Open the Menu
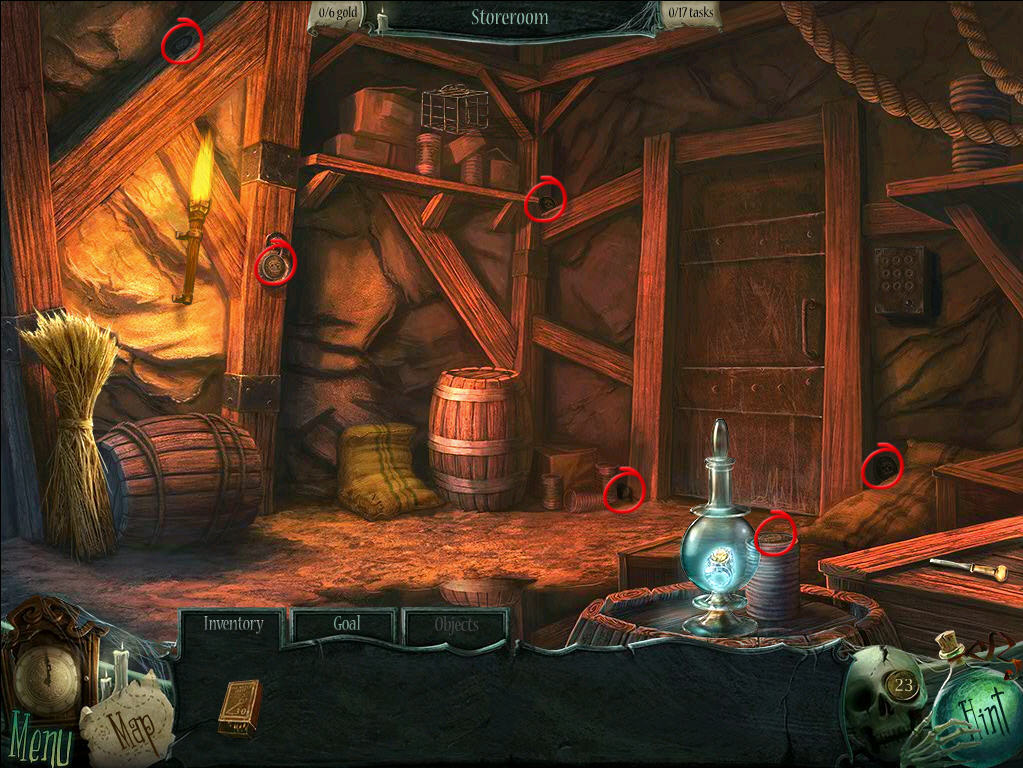Viewport: 1023px width, 768px height. [36, 745]
